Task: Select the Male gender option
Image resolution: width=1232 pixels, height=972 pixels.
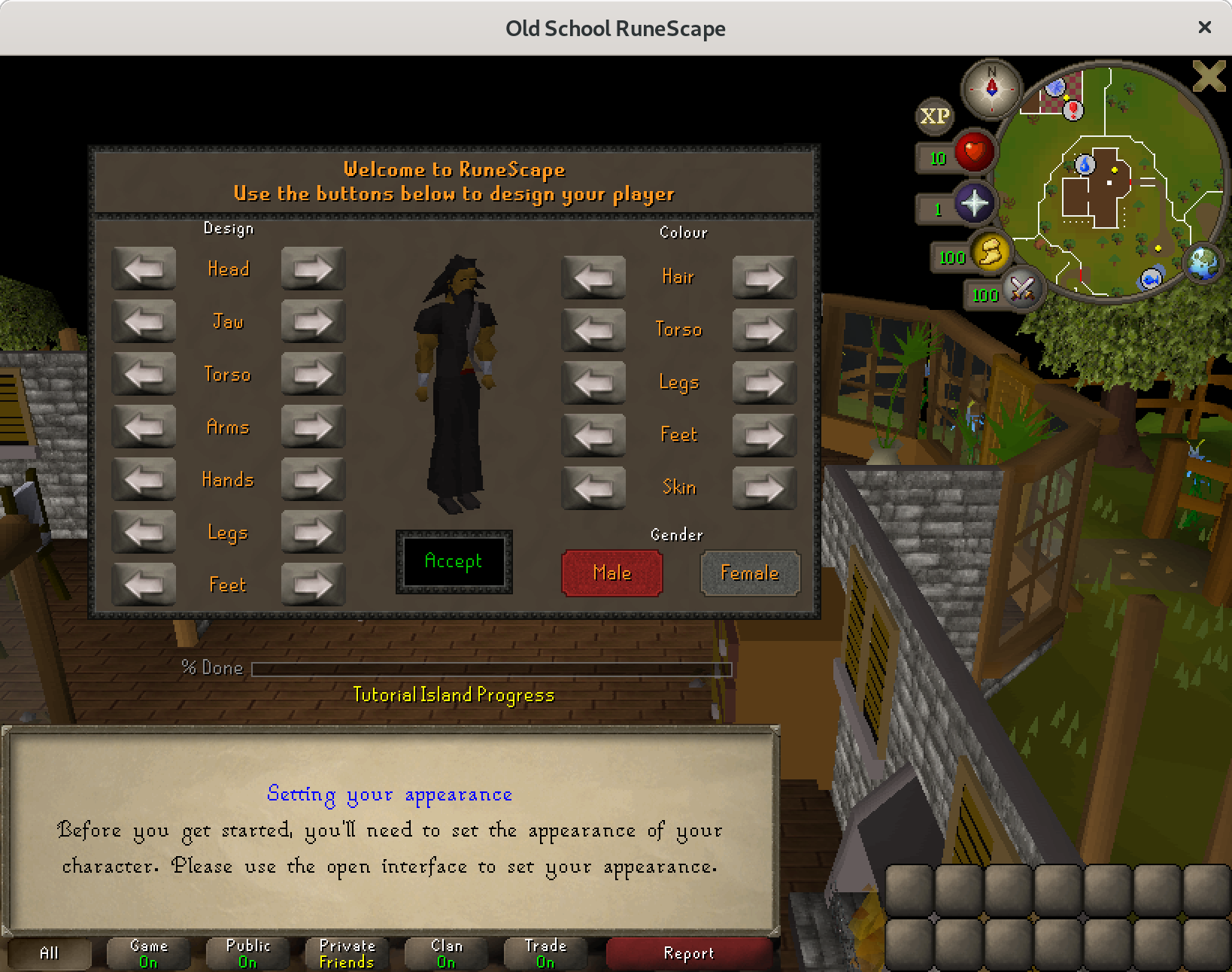Action: tap(611, 573)
